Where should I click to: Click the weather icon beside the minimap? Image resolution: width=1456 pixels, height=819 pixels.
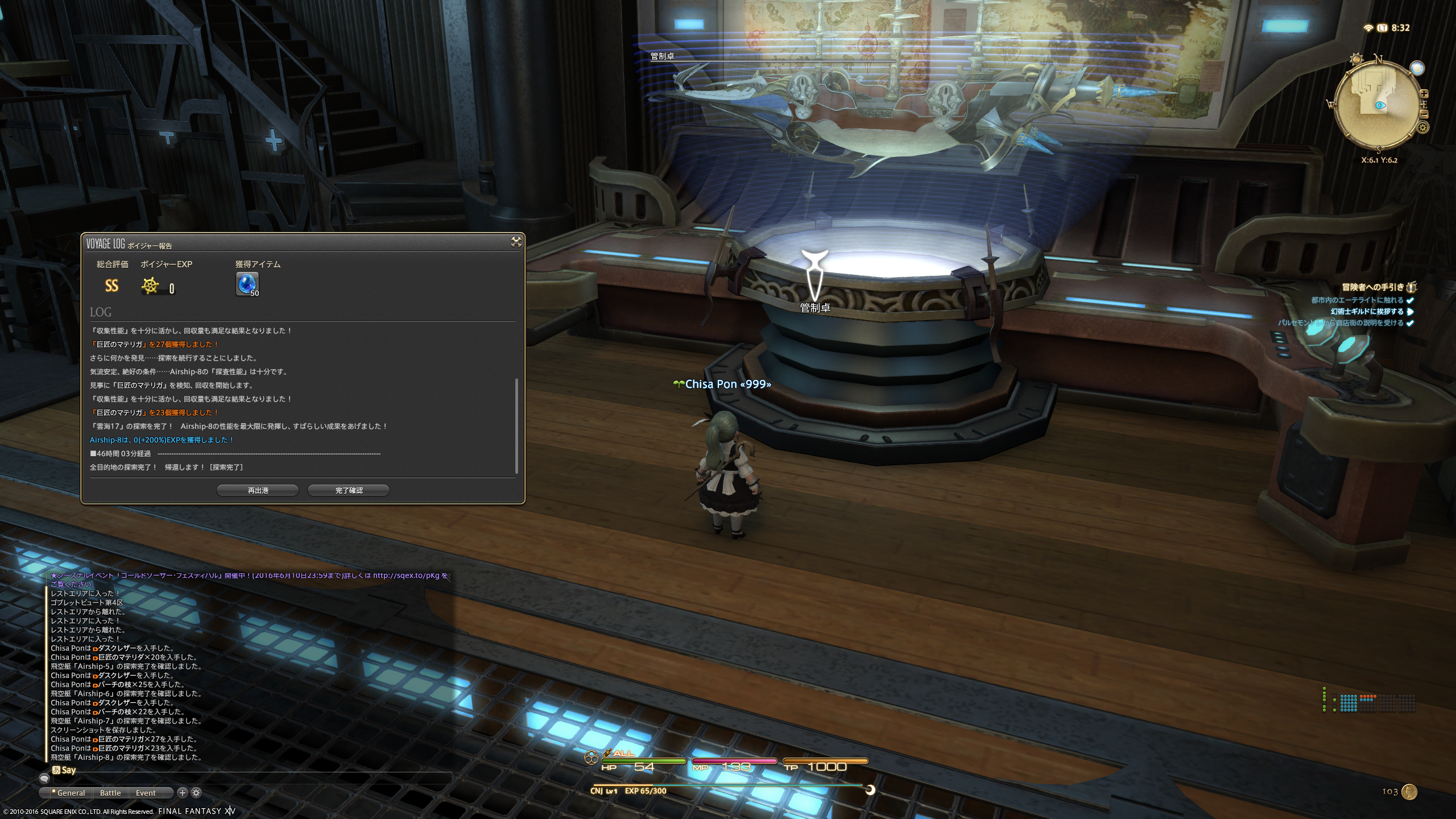(x=1417, y=68)
